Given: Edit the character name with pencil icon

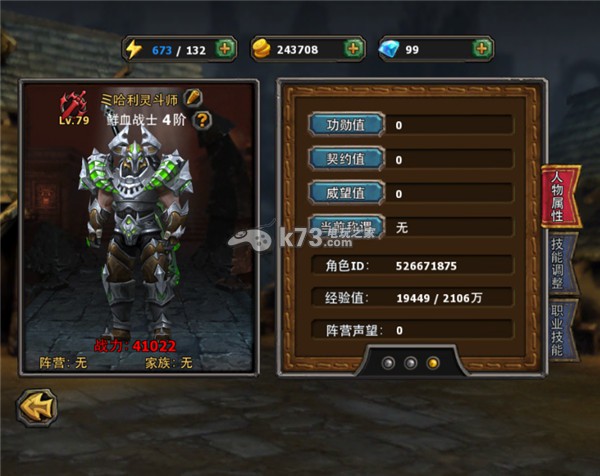Looking at the screenshot, I should (194, 98).
